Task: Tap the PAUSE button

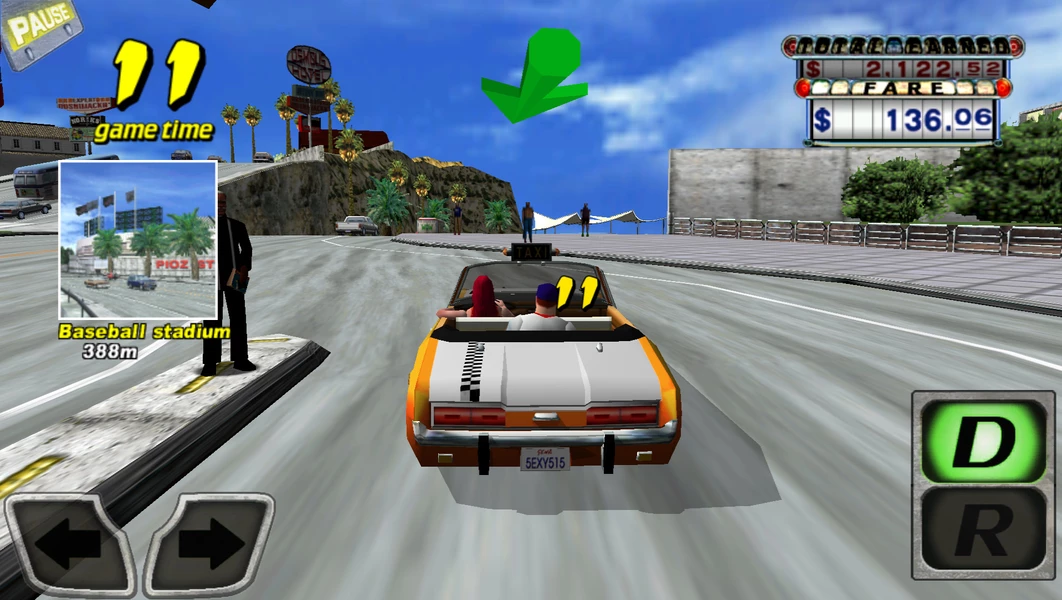Action: tap(38, 28)
